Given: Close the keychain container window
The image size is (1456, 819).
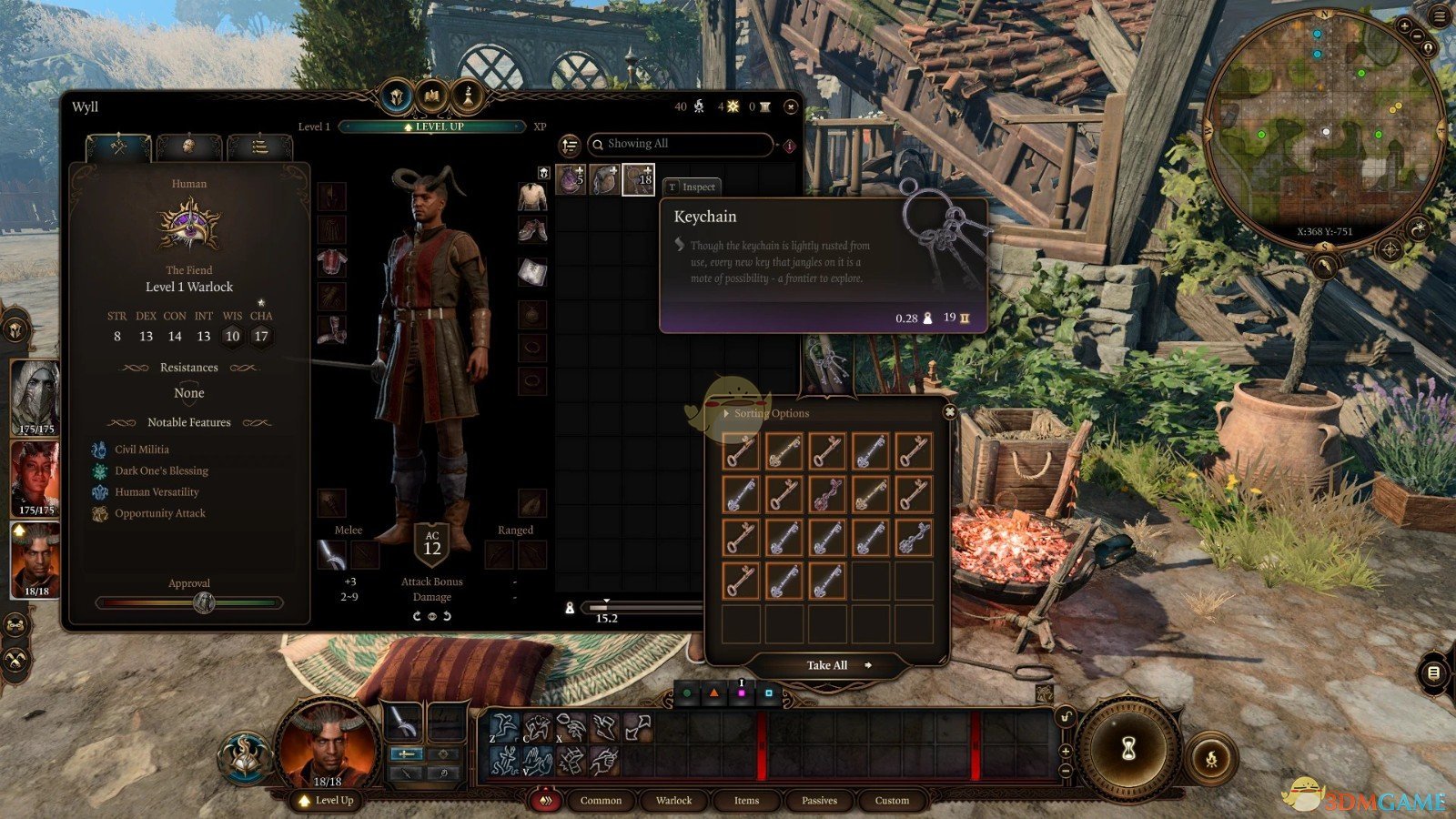Looking at the screenshot, I should point(949,412).
